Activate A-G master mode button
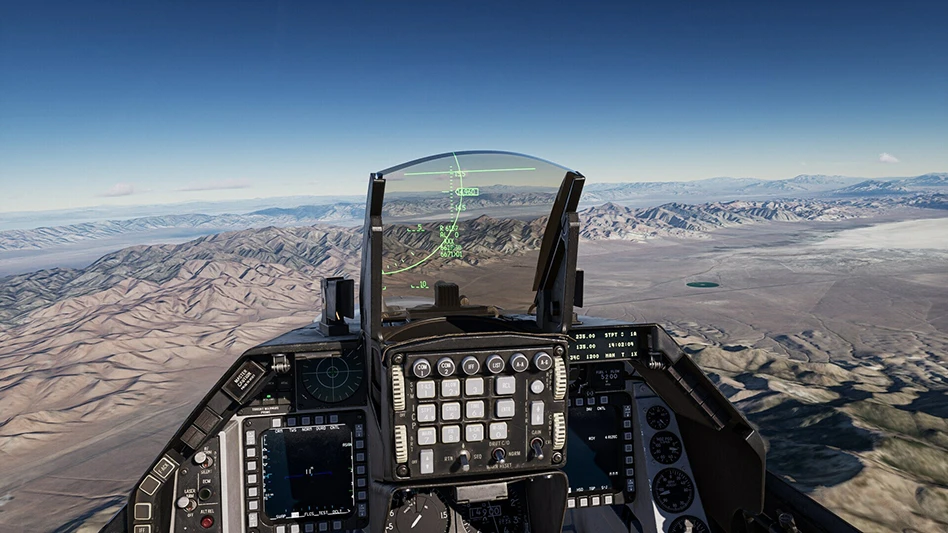 (543, 362)
